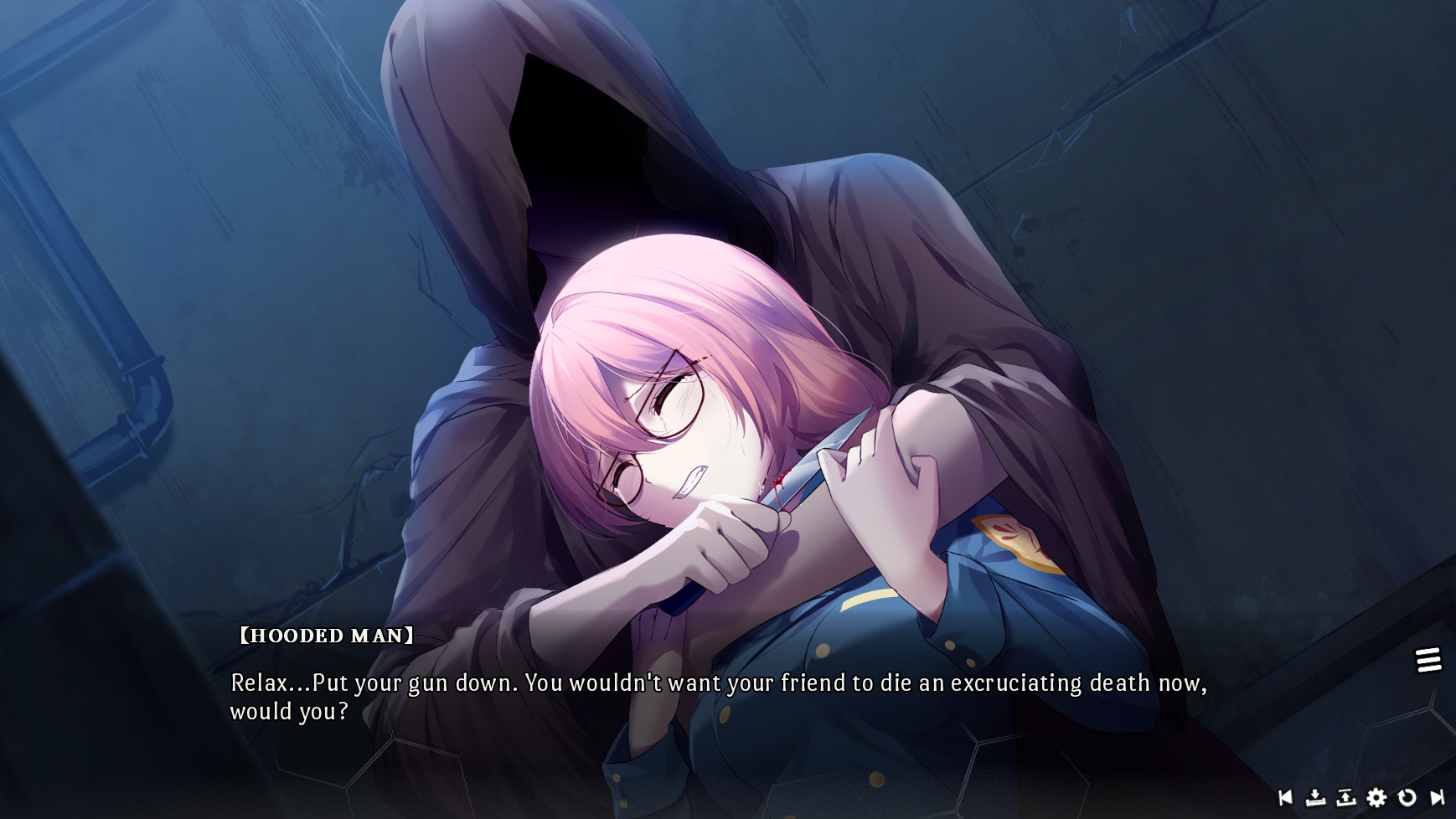Quick save with the save icon
The width and height of the screenshot is (1456, 819).
coord(1315,798)
